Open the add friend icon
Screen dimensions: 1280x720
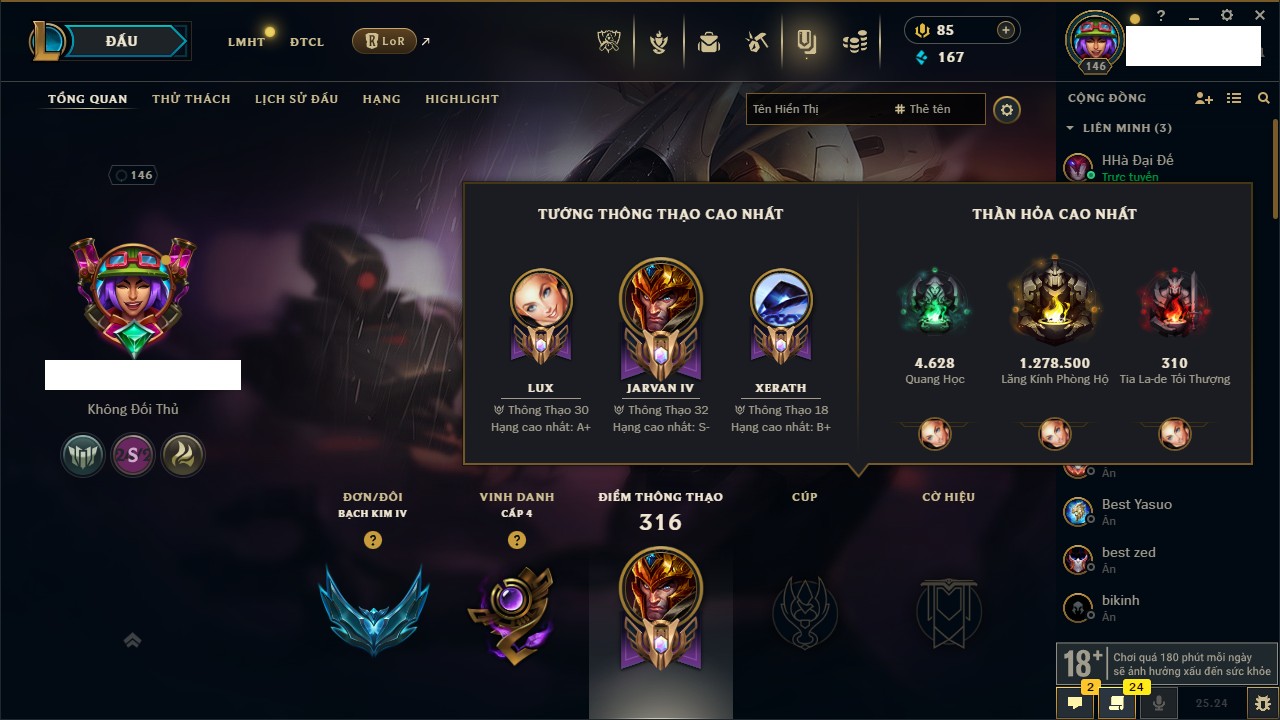(x=1204, y=98)
